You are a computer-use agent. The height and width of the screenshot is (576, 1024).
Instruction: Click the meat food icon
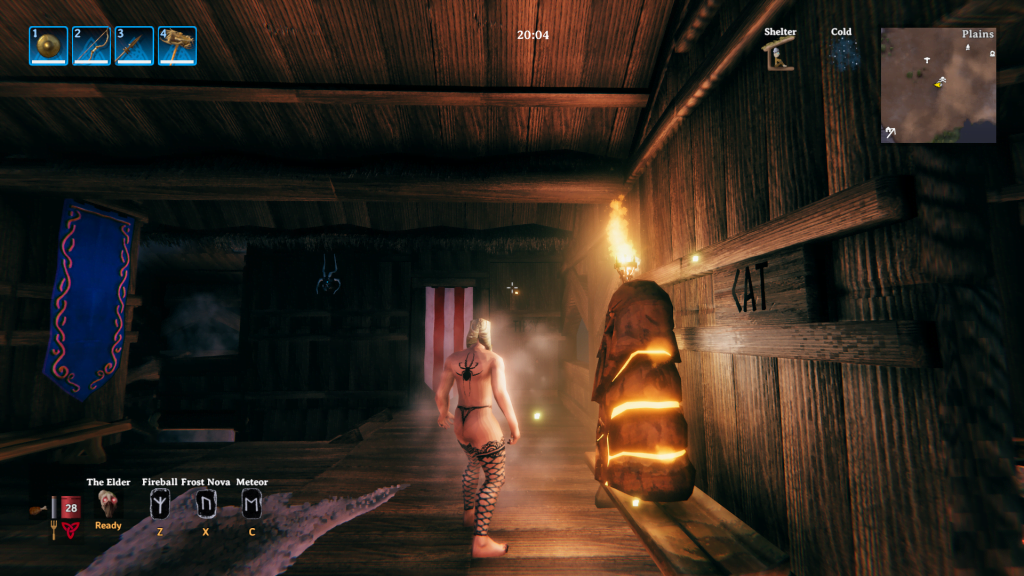click(x=38, y=510)
